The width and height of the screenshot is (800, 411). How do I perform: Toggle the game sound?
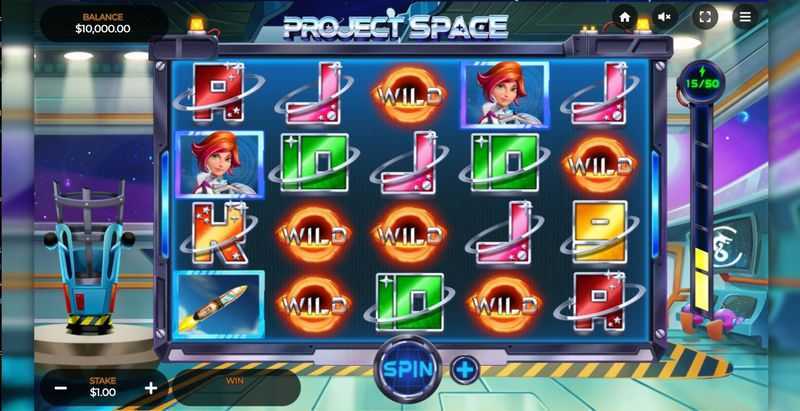[x=665, y=17]
